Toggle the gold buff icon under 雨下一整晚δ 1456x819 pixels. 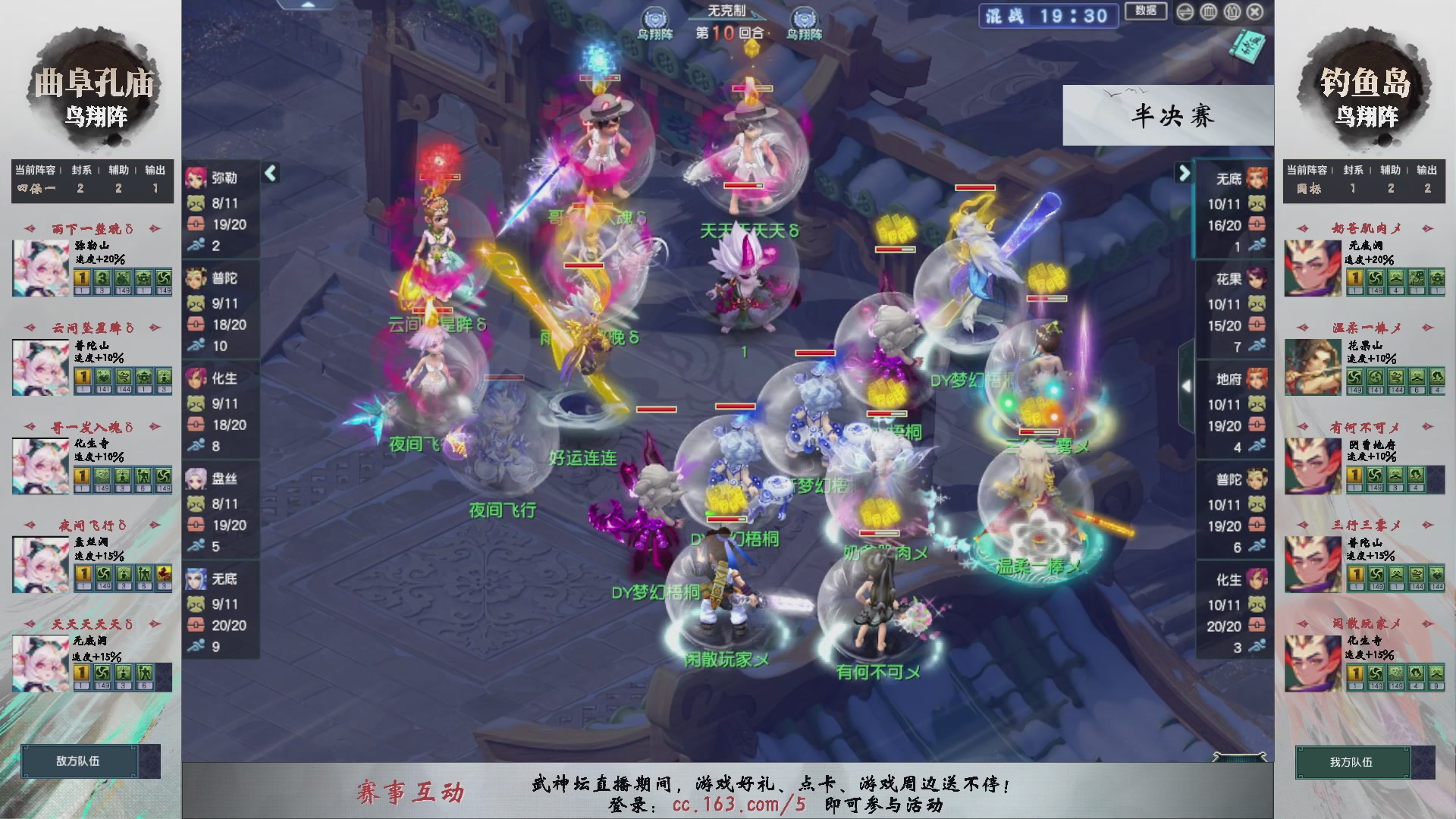[x=82, y=279]
